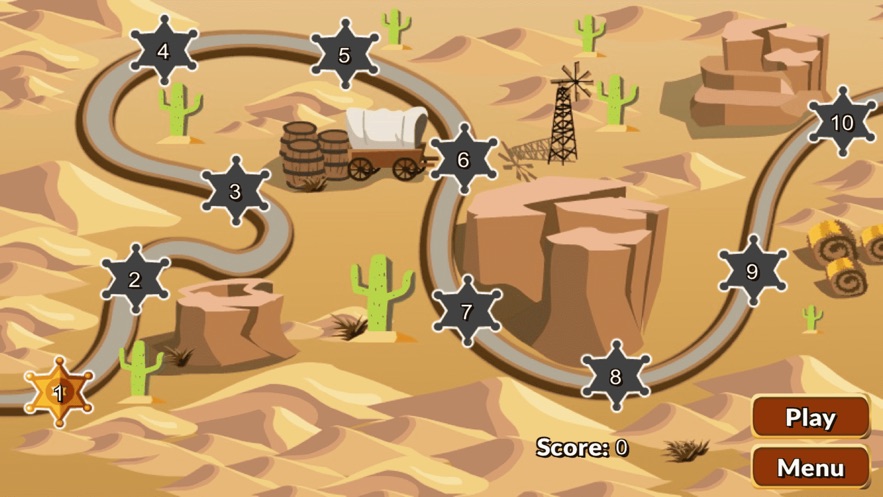
Task: Pick the level 8 star badge
Action: (x=615, y=377)
